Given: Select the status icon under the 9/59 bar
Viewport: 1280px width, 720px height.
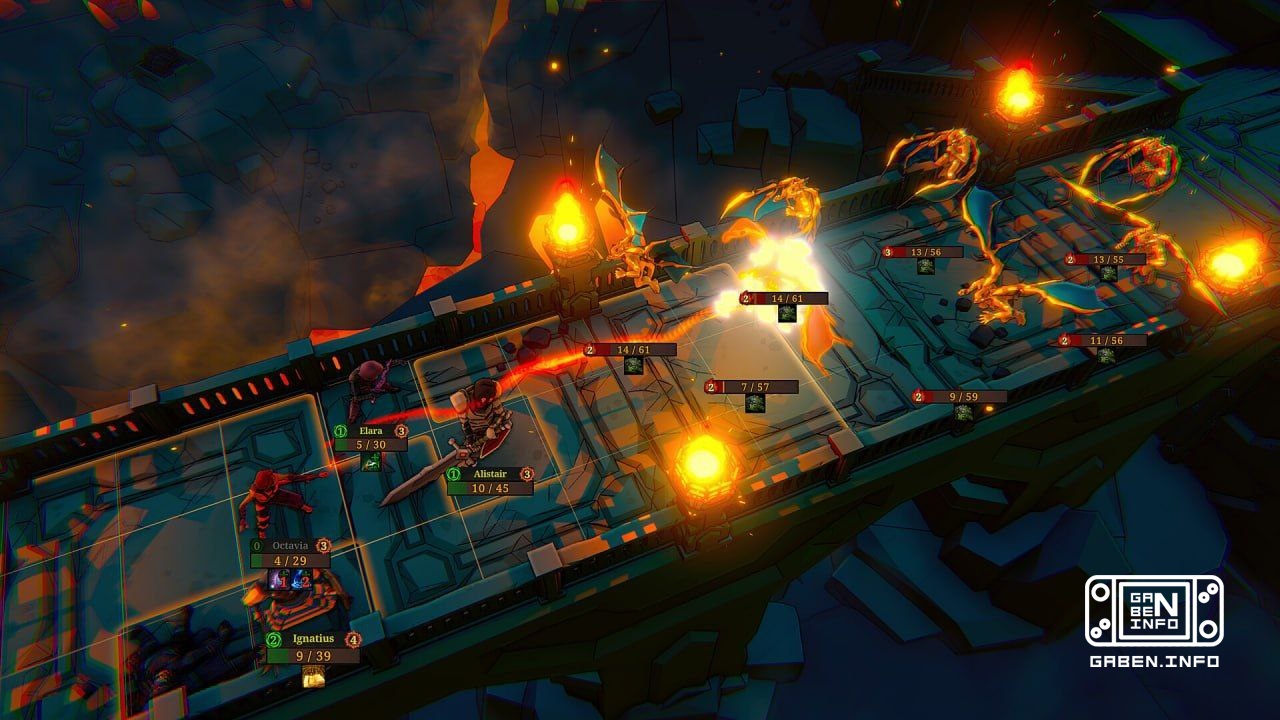Looking at the screenshot, I should tap(962, 412).
